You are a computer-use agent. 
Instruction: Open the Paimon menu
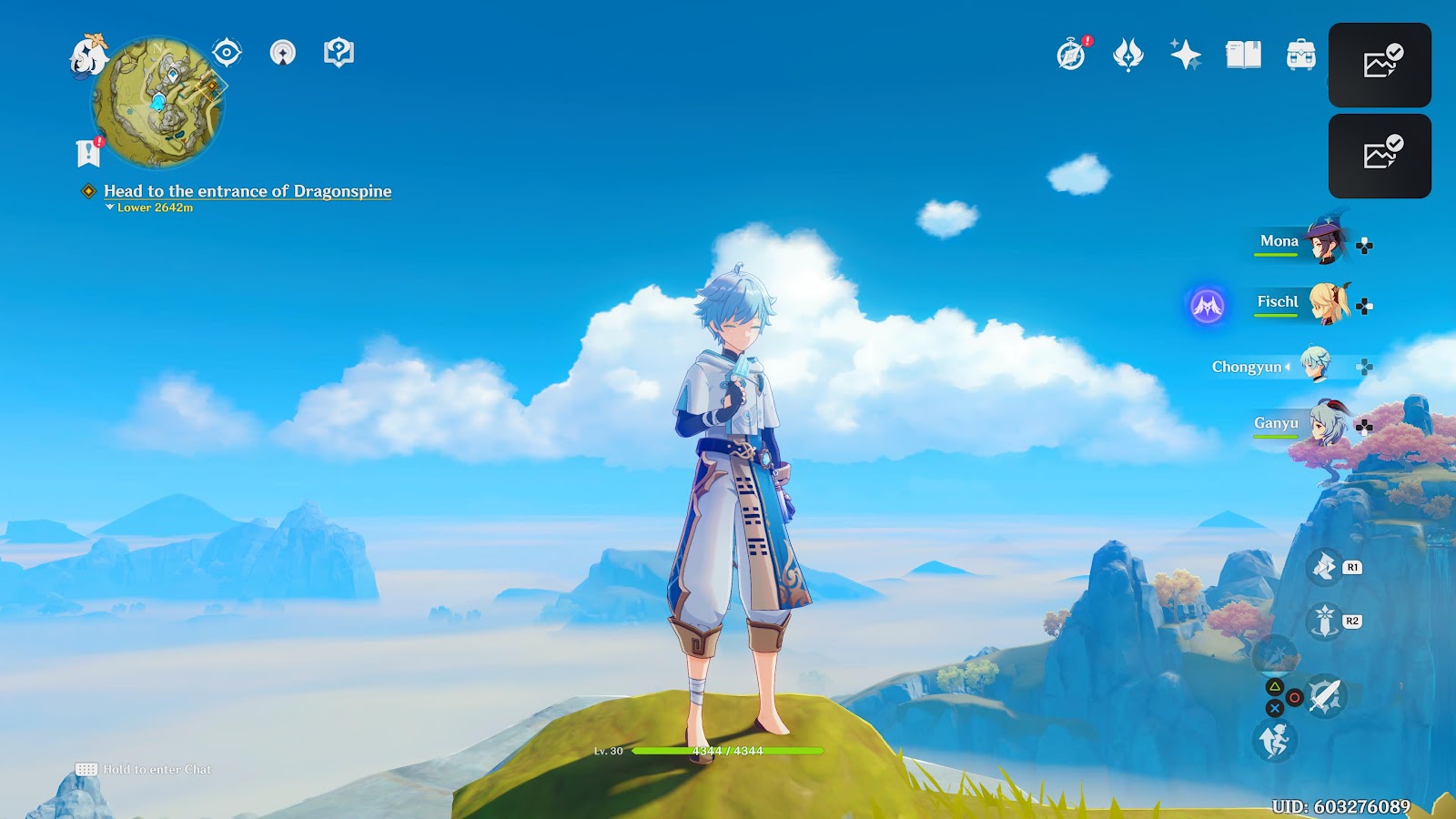coord(88,56)
